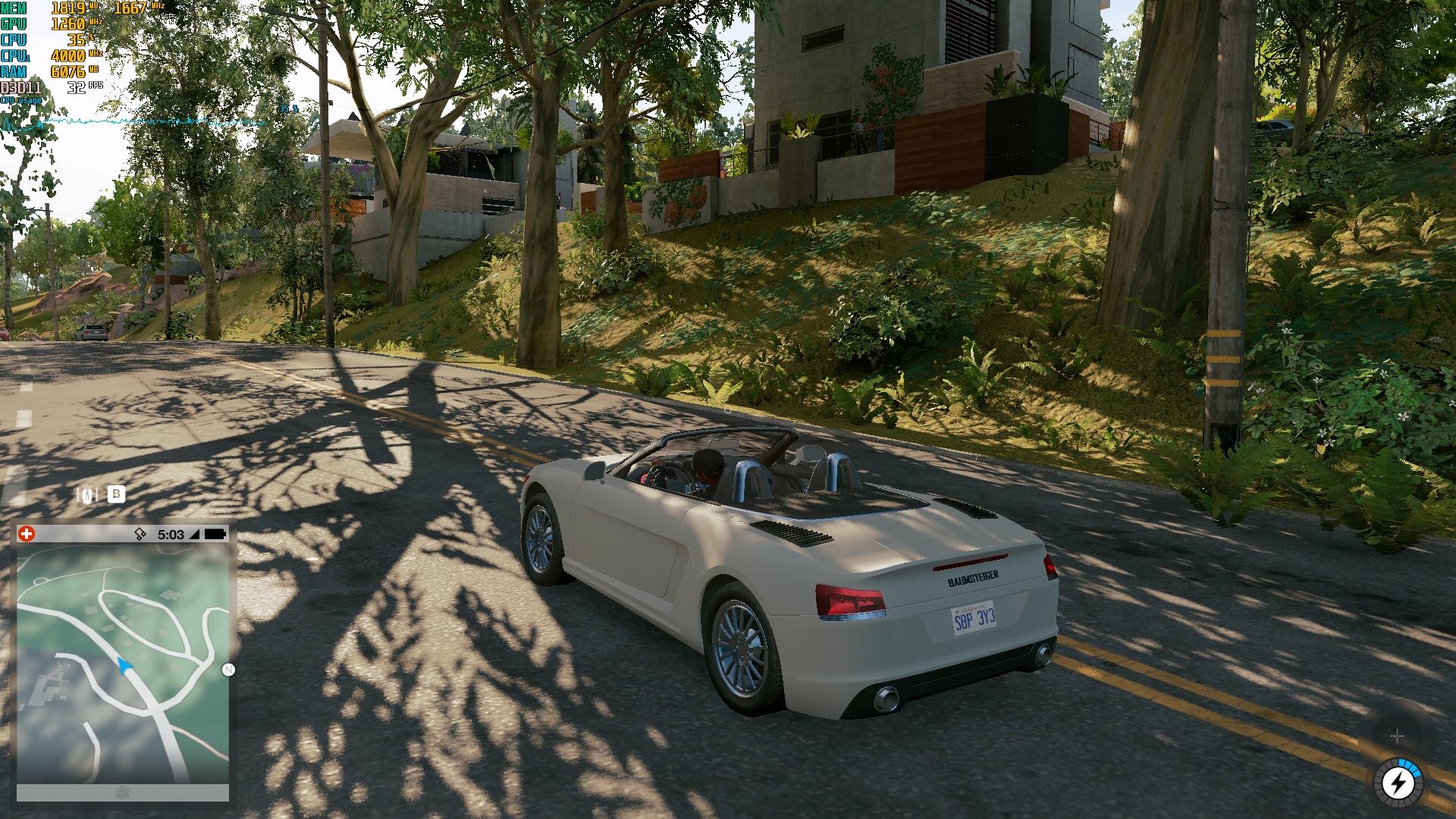Select the blue player arrow on the minimap
Image resolution: width=1456 pixels, height=819 pixels.
tap(124, 666)
